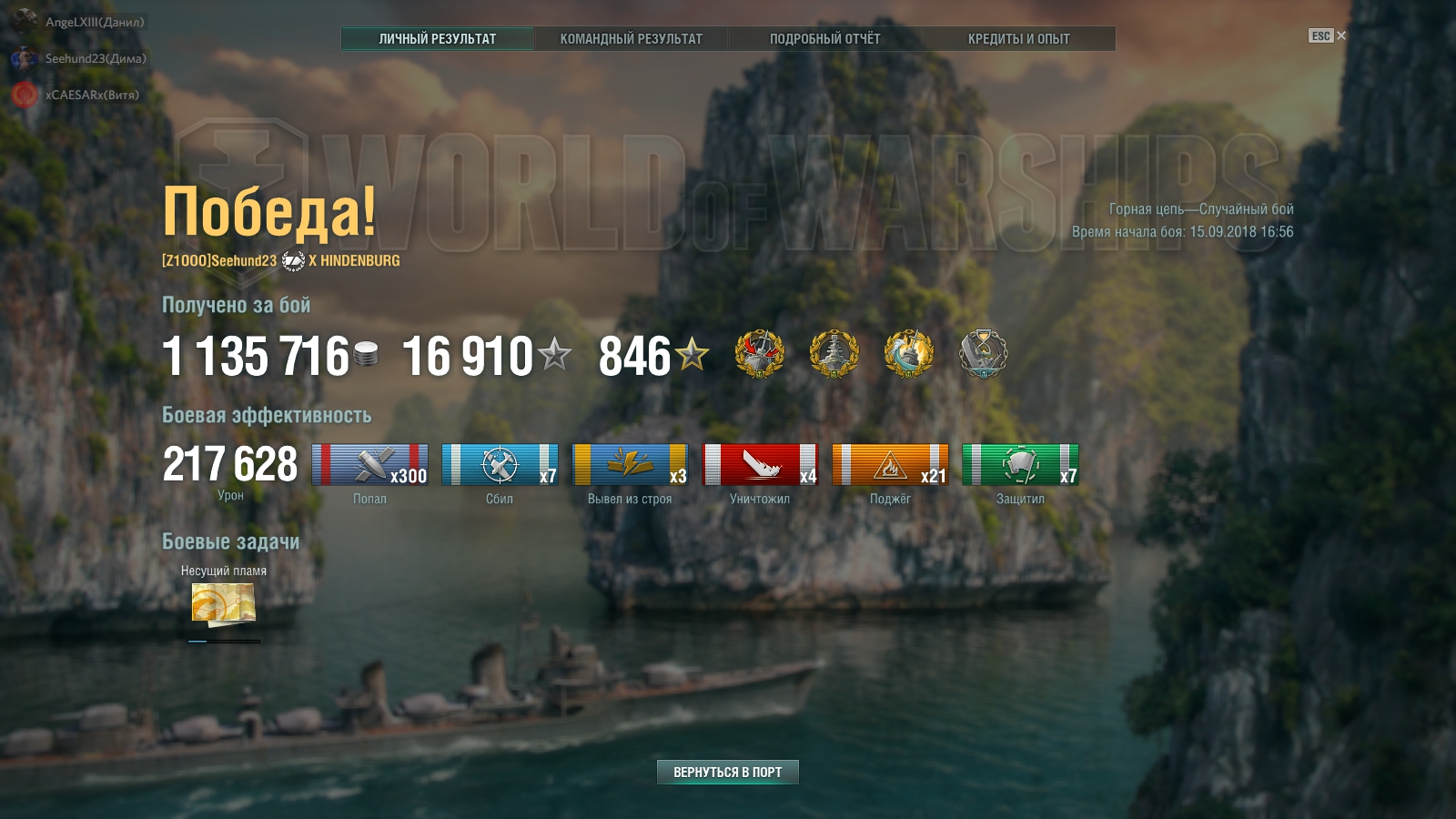Select the x7 Сбил aircraft ribbon
1456x819 pixels.
[500, 464]
